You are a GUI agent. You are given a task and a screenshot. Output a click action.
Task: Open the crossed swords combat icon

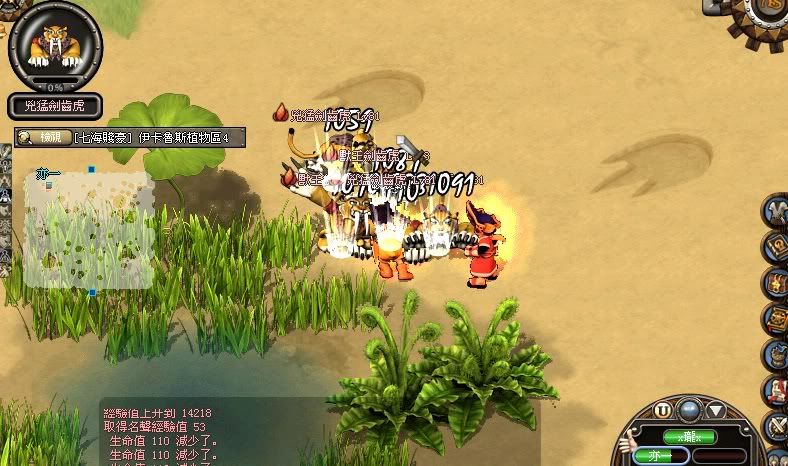click(x=778, y=428)
